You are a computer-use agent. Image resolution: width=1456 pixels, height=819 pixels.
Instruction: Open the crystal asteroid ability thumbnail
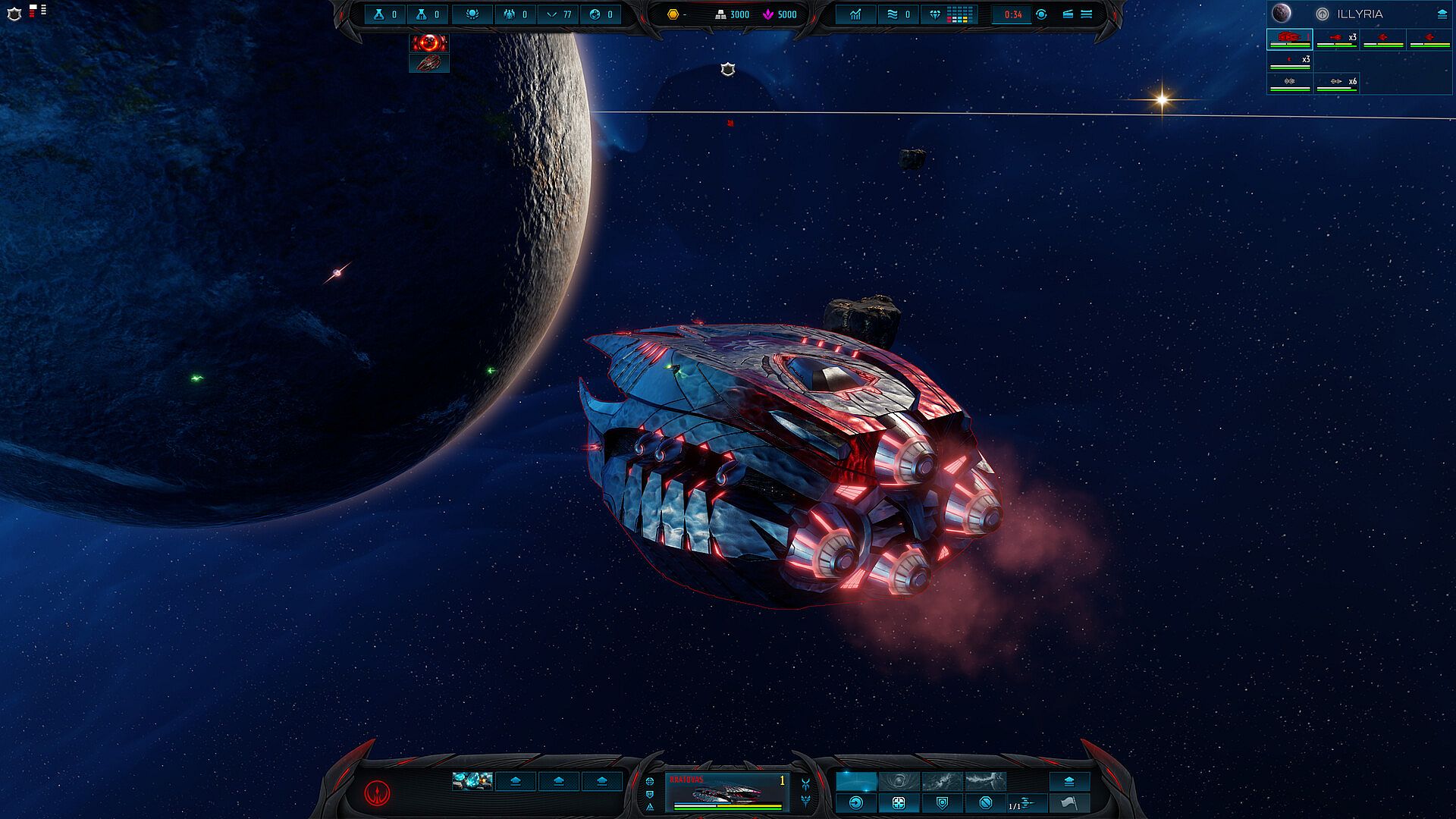point(472,780)
